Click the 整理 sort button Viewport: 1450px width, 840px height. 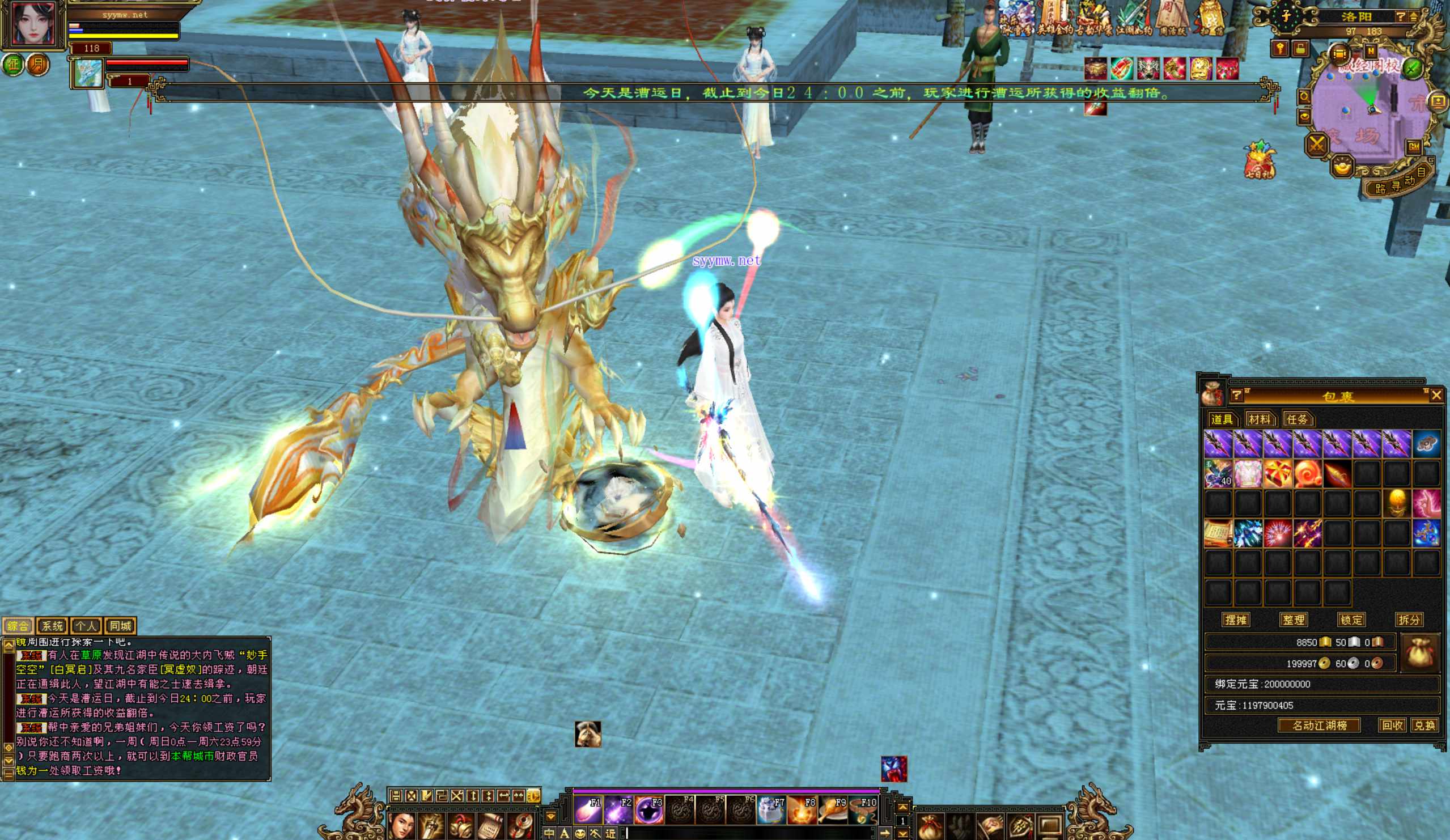pos(1294,620)
